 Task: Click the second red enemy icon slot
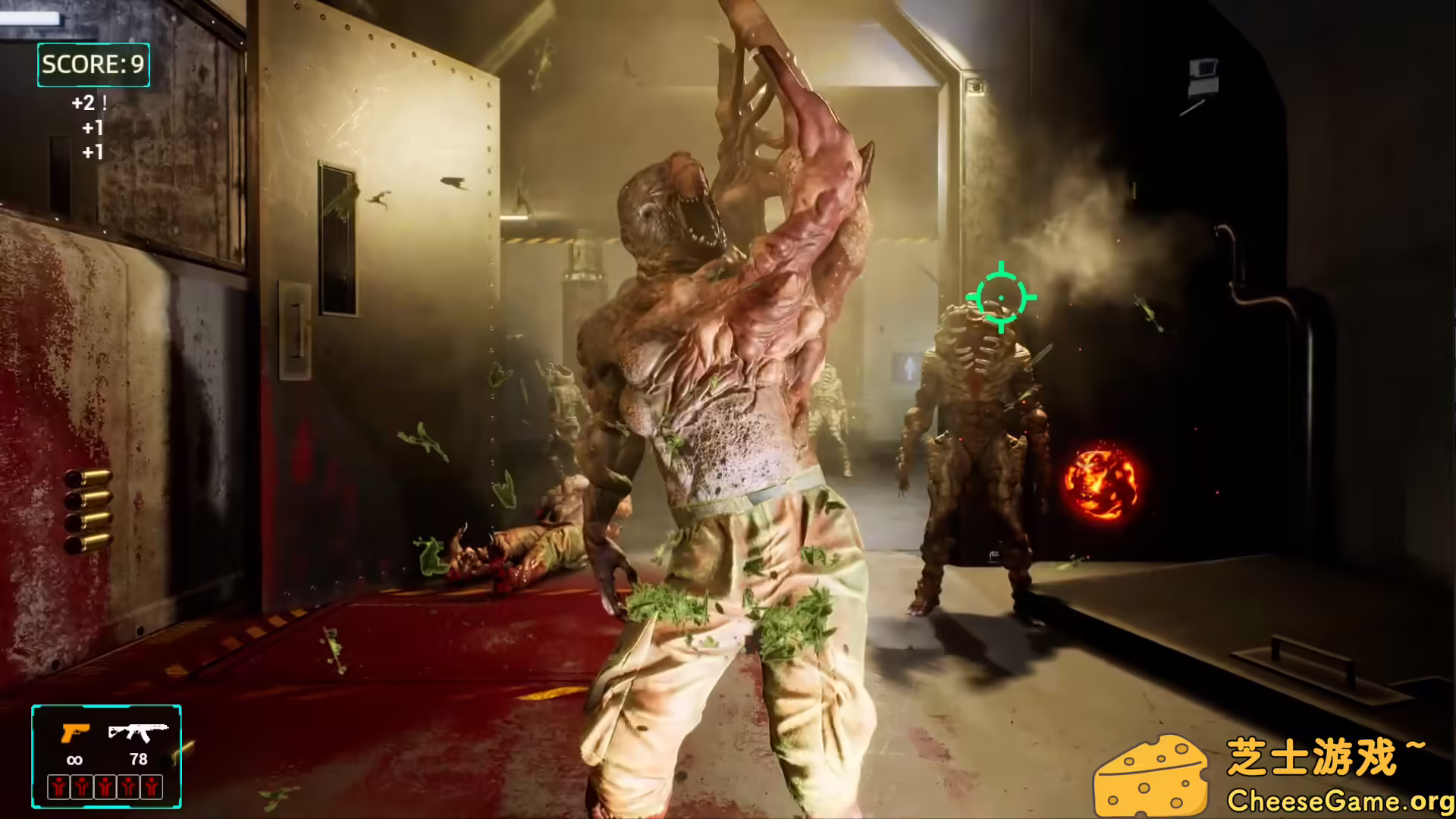(x=81, y=787)
